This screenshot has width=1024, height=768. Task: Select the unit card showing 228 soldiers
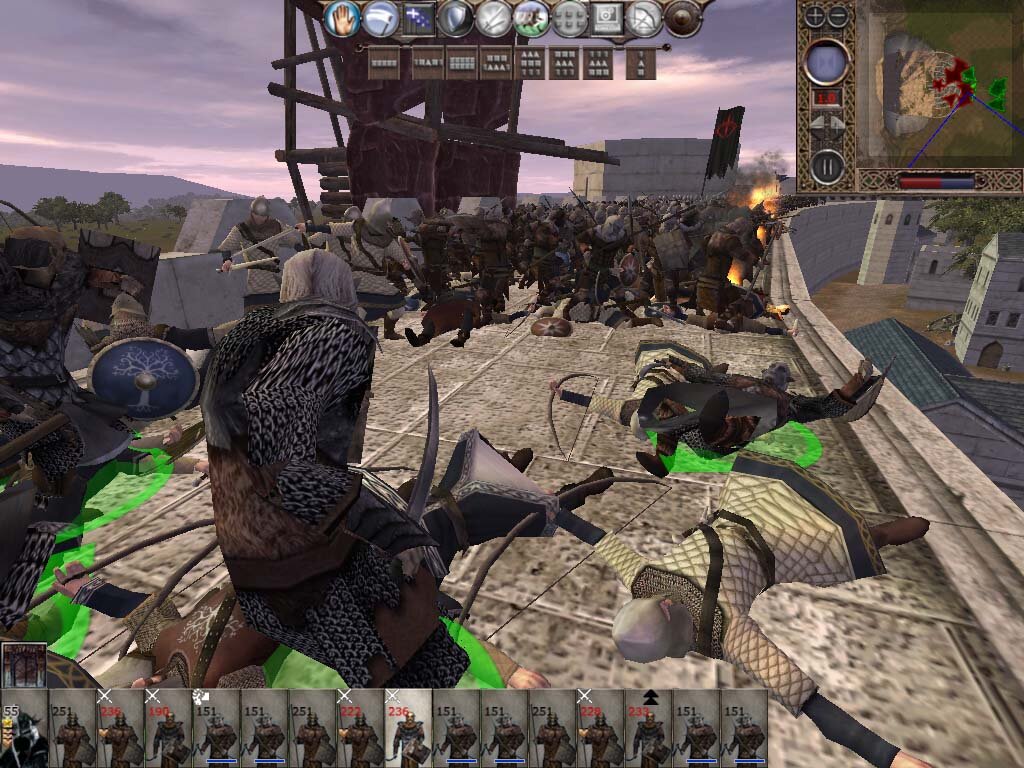(x=600, y=732)
